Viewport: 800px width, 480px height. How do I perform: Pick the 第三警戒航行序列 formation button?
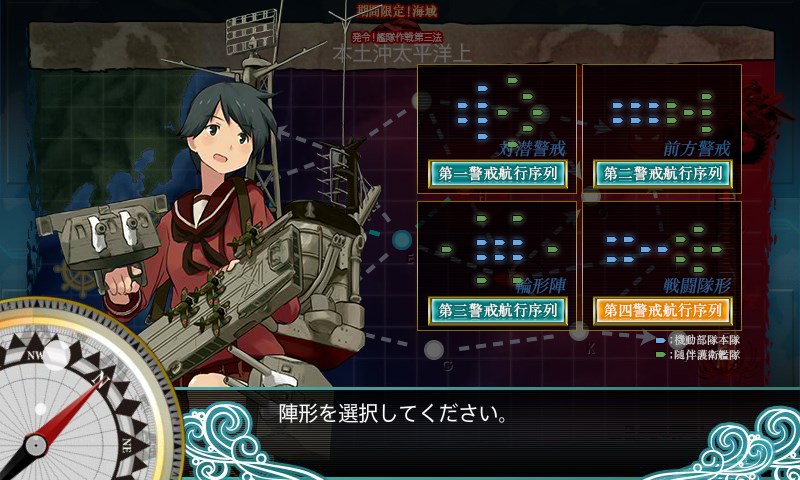497,310
